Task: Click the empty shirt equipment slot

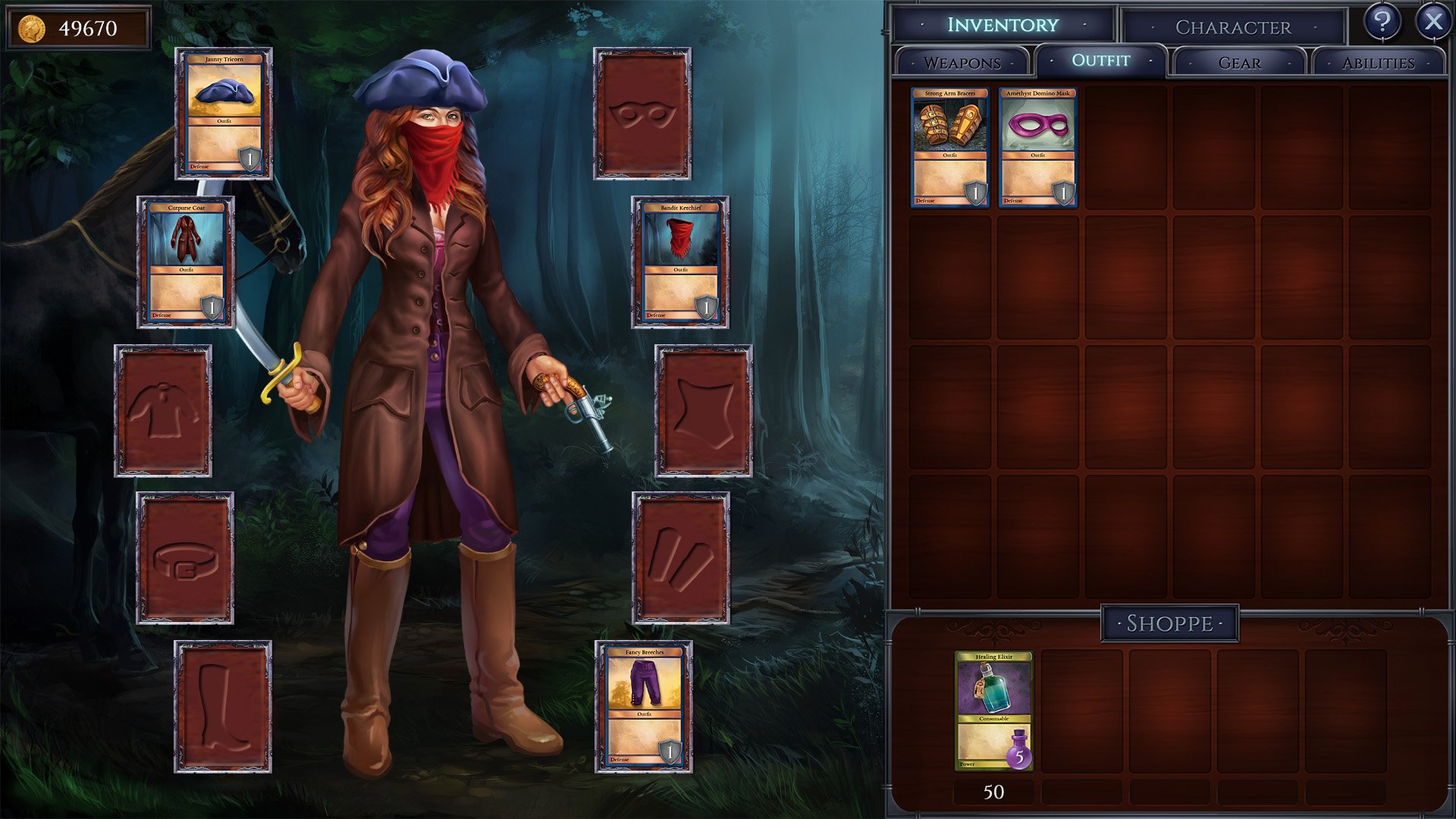Action: (x=163, y=409)
